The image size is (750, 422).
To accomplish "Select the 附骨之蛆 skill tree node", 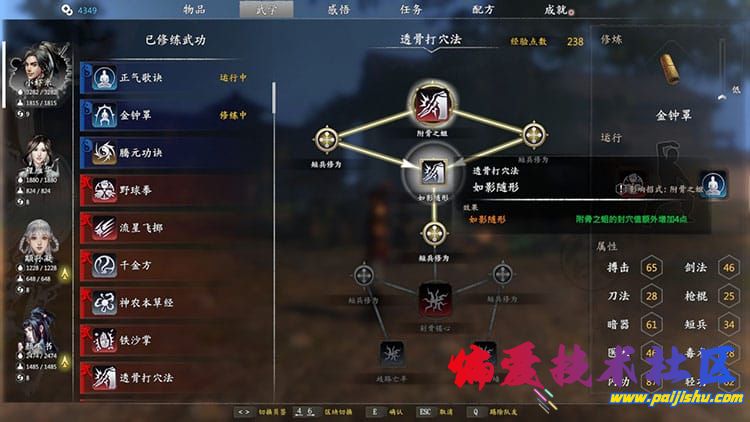I will [x=433, y=103].
